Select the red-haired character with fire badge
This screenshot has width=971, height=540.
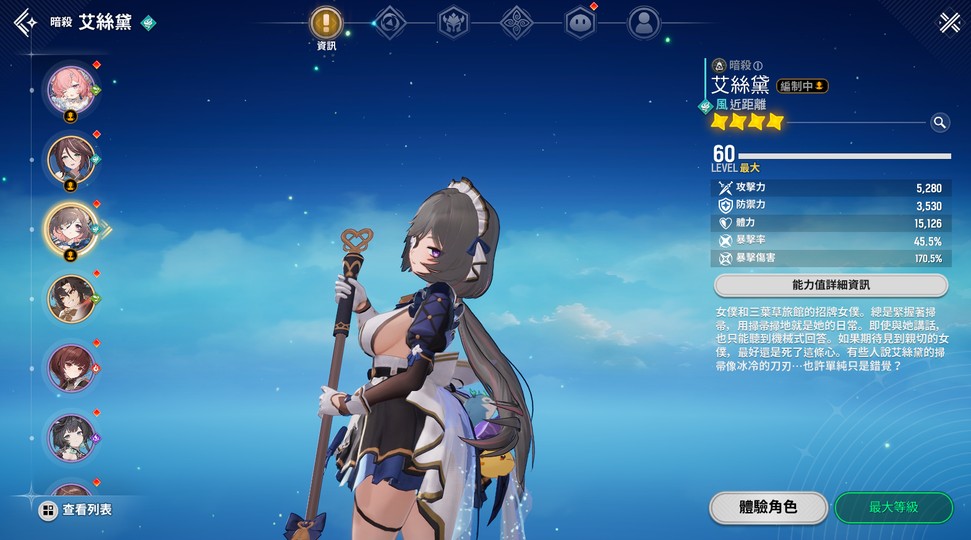point(72,367)
